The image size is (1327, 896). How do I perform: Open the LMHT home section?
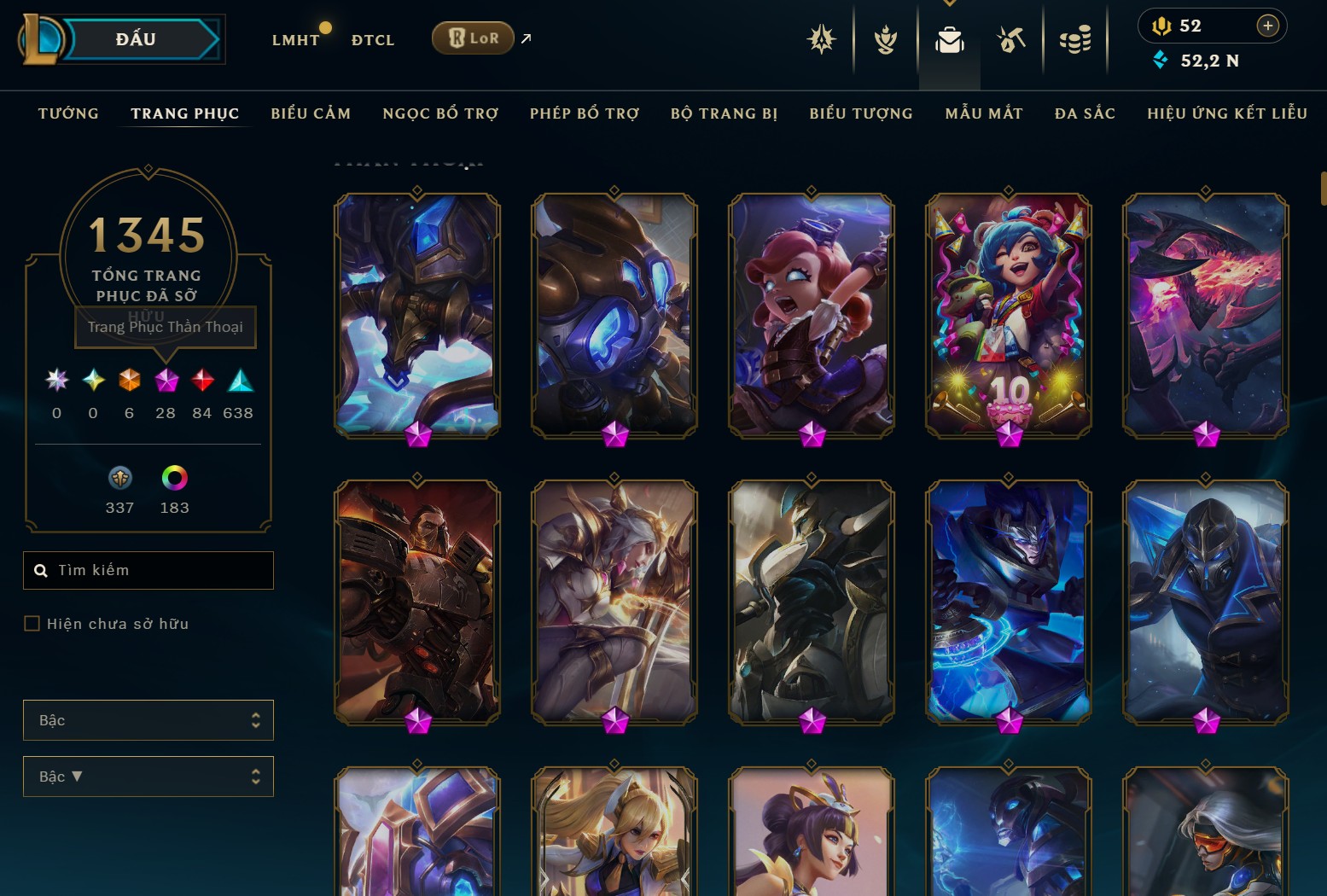[295, 40]
